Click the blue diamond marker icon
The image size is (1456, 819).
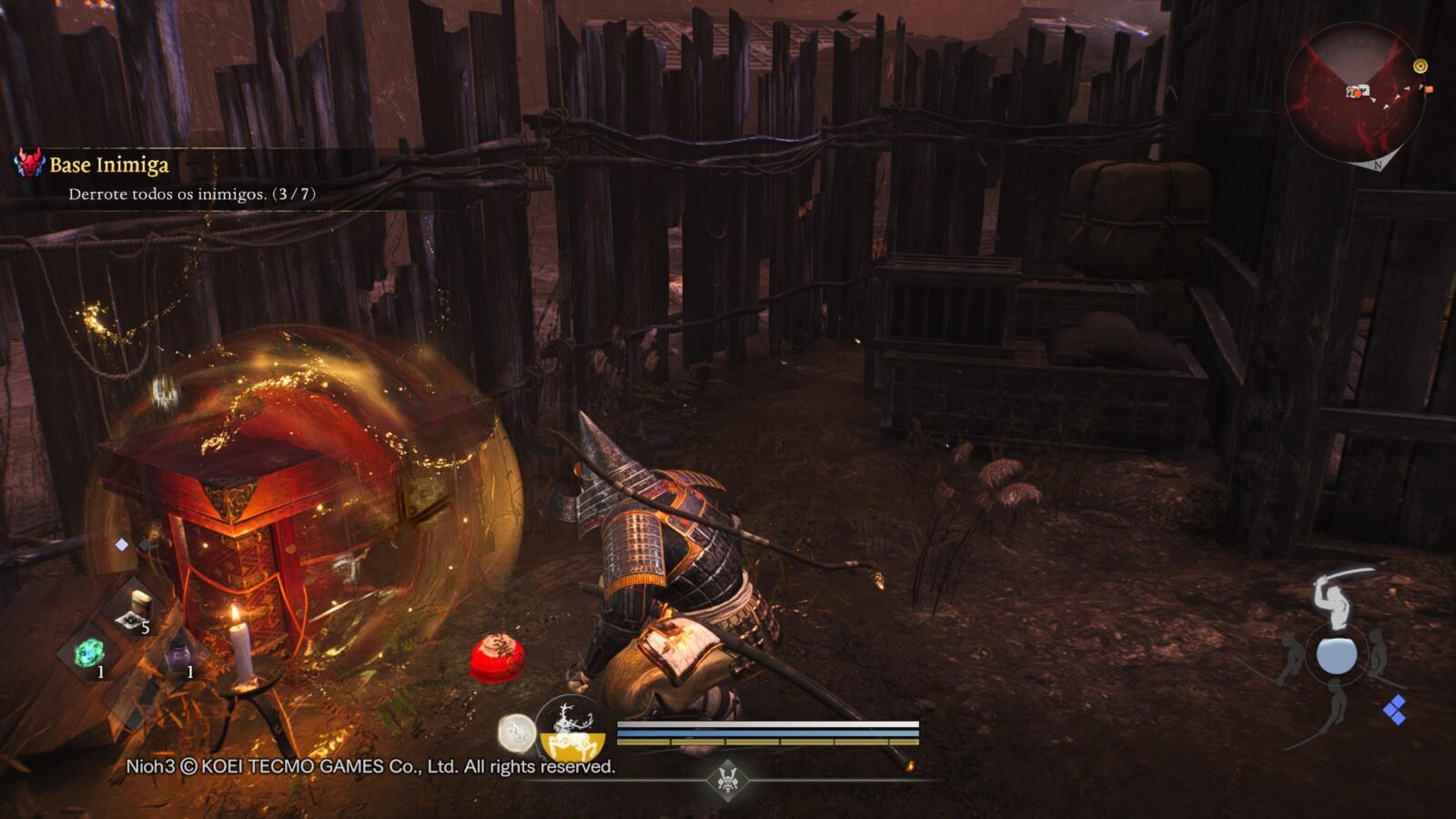(1394, 709)
